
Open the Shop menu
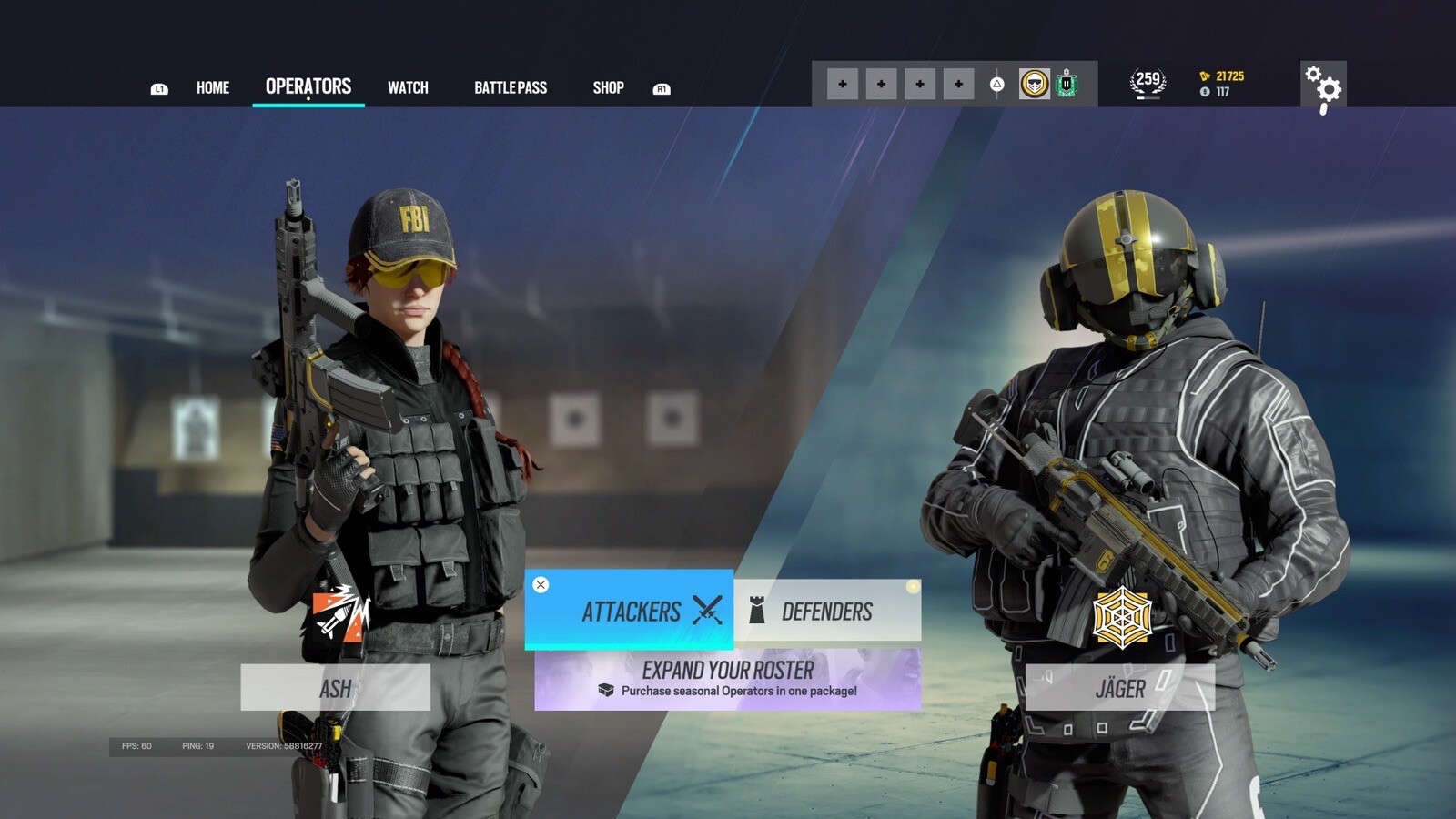pyautogui.click(x=608, y=87)
